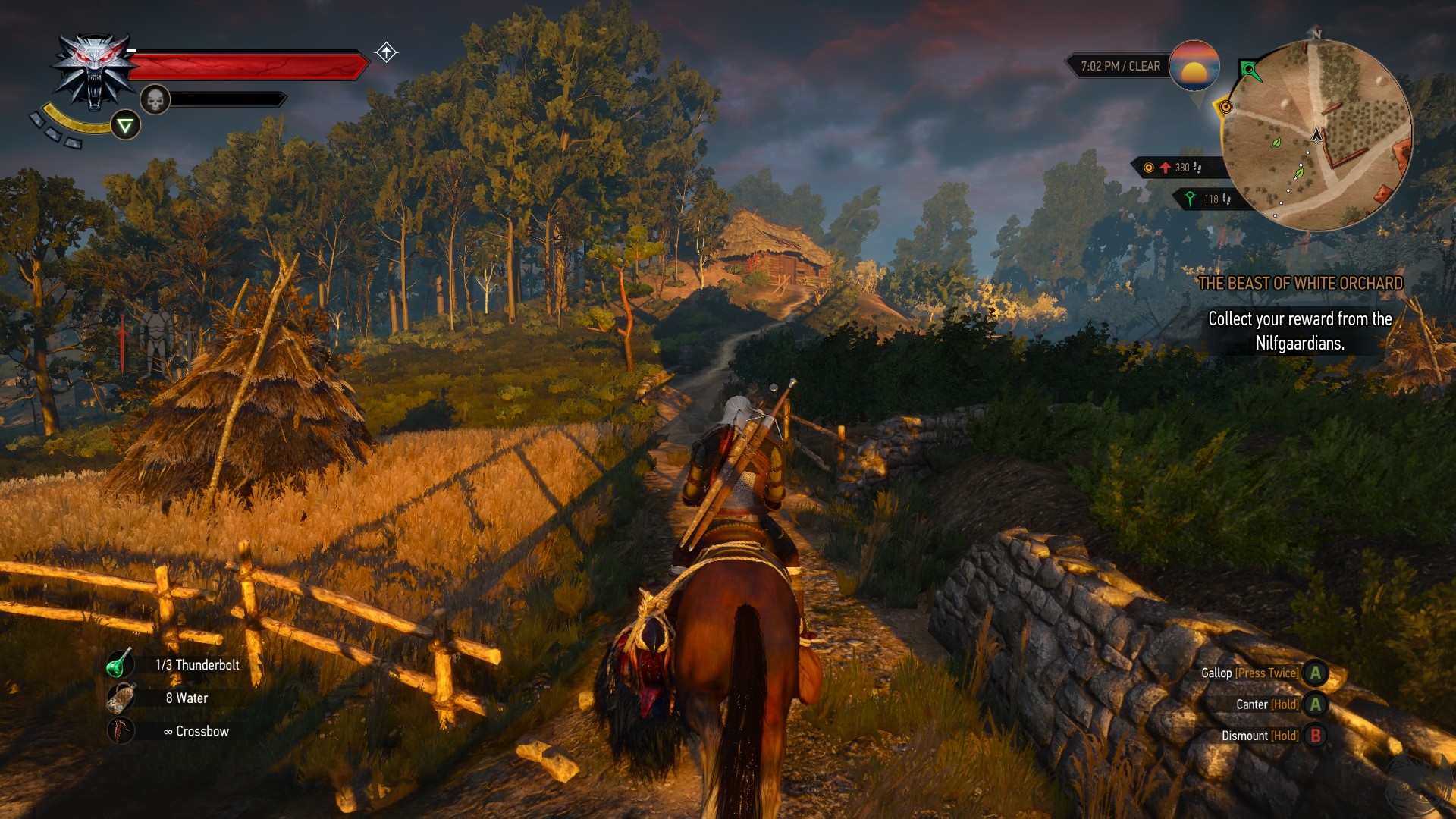Click the sunset weather icon

pyautogui.click(x=1194, y=67)
